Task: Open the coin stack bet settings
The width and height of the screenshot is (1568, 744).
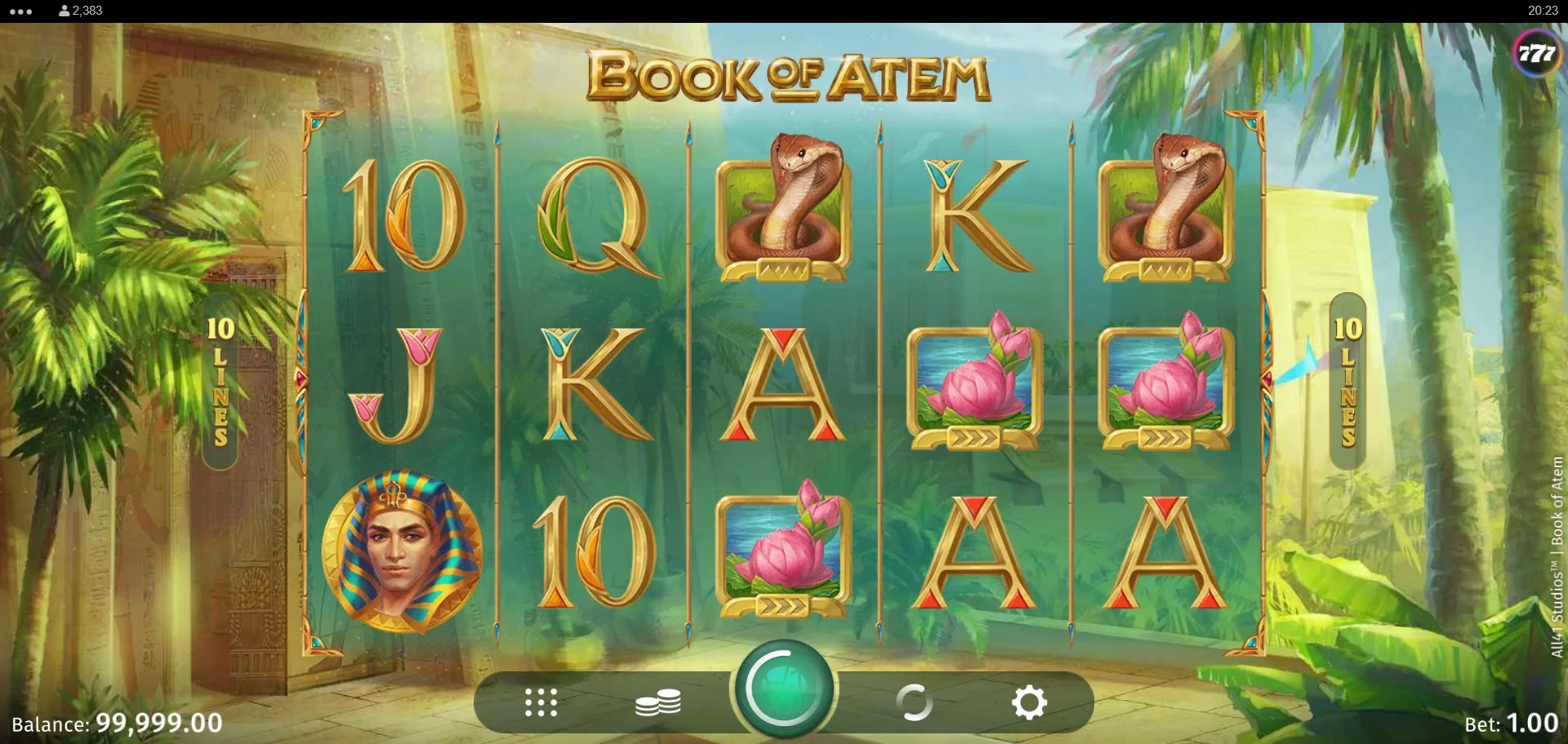Action: point(658,702)
